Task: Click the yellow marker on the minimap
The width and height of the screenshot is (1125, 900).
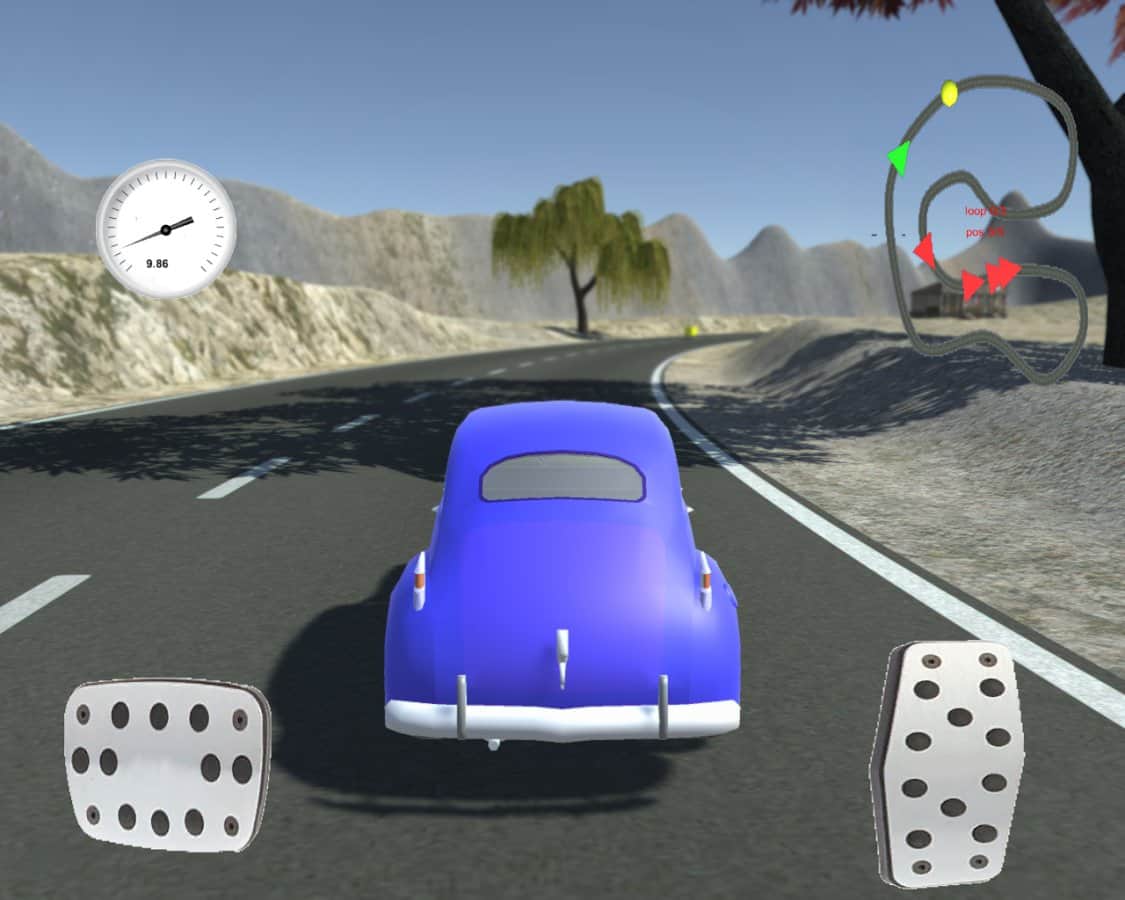Action: pyautogui.click(x=949, y=94)
